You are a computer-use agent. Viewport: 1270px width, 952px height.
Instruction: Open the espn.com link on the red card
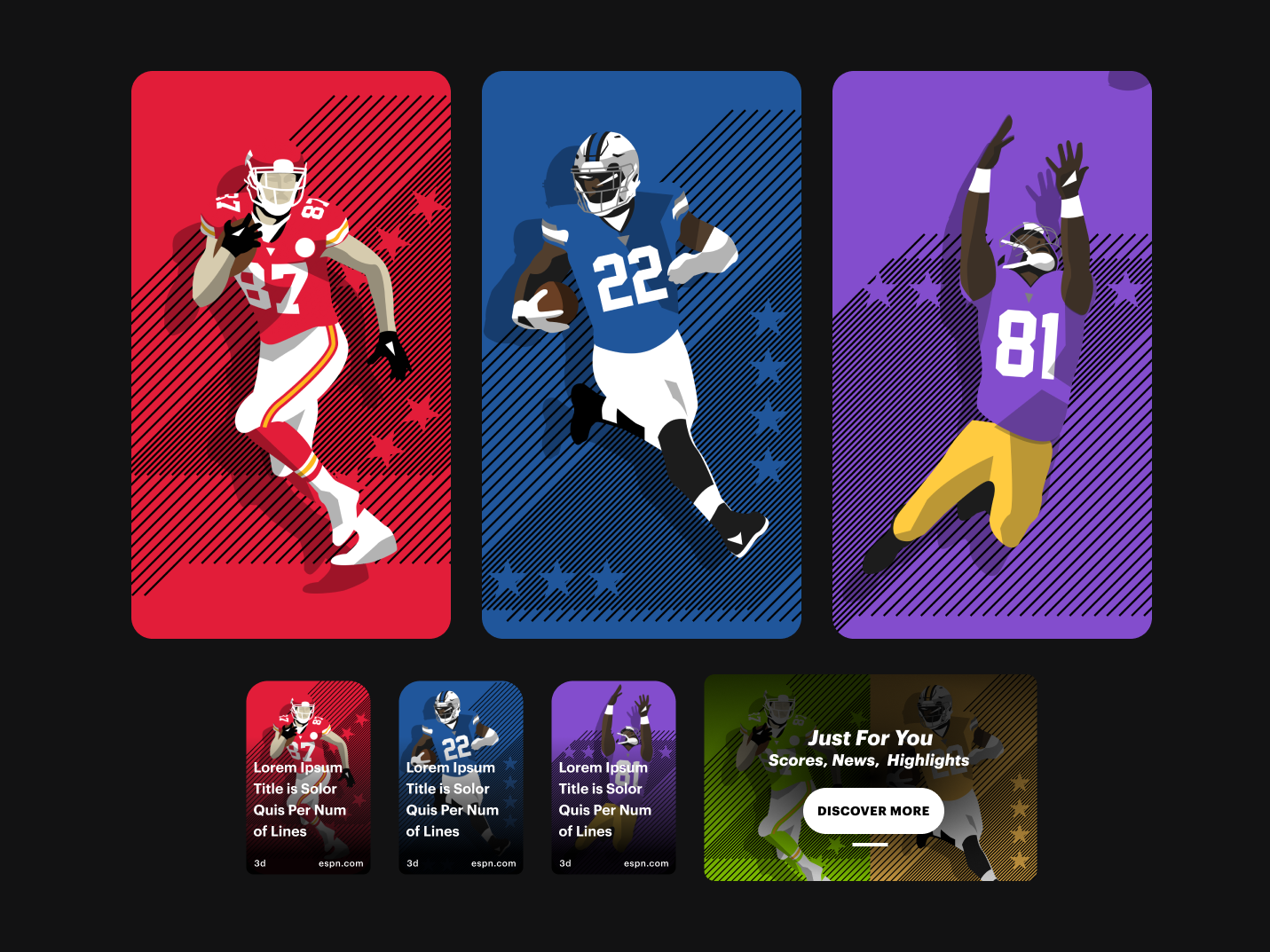pyautogui.click(x=340, y=862)
